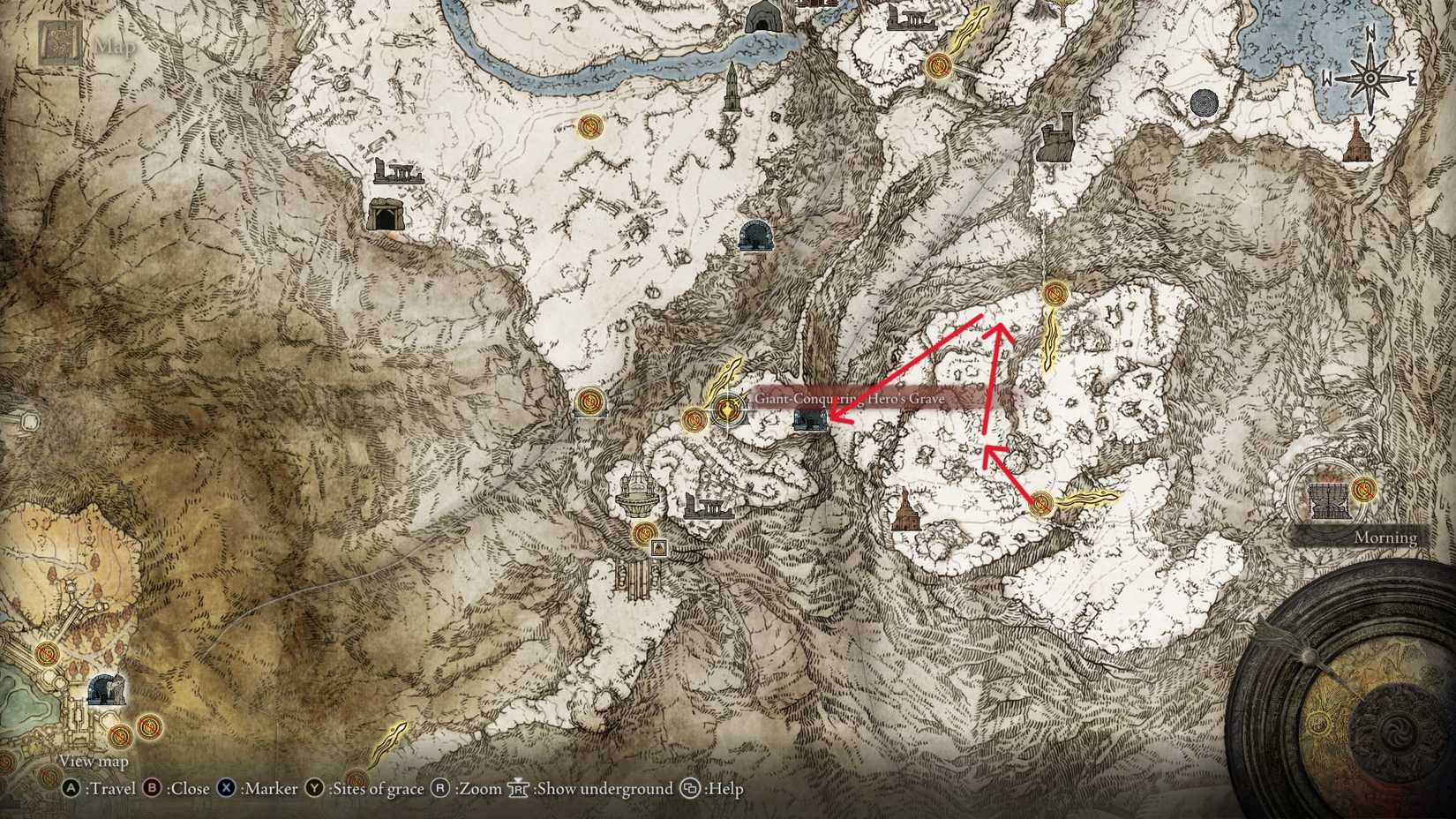Select View map at the bottom left
Screen dimensions: 1456x819
(93, 760)
